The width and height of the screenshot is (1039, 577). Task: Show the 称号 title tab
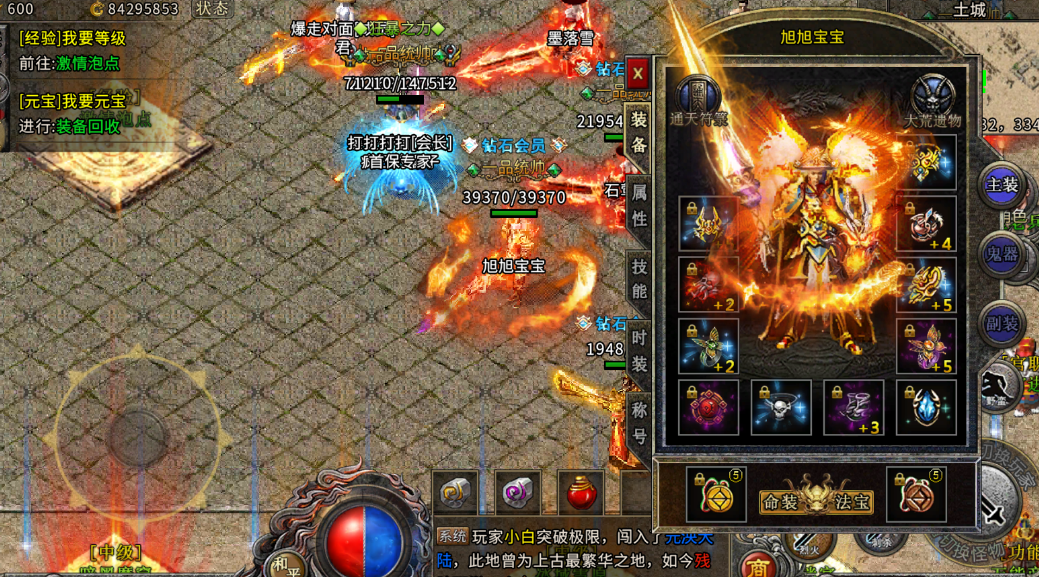click(x=638, y=423)
